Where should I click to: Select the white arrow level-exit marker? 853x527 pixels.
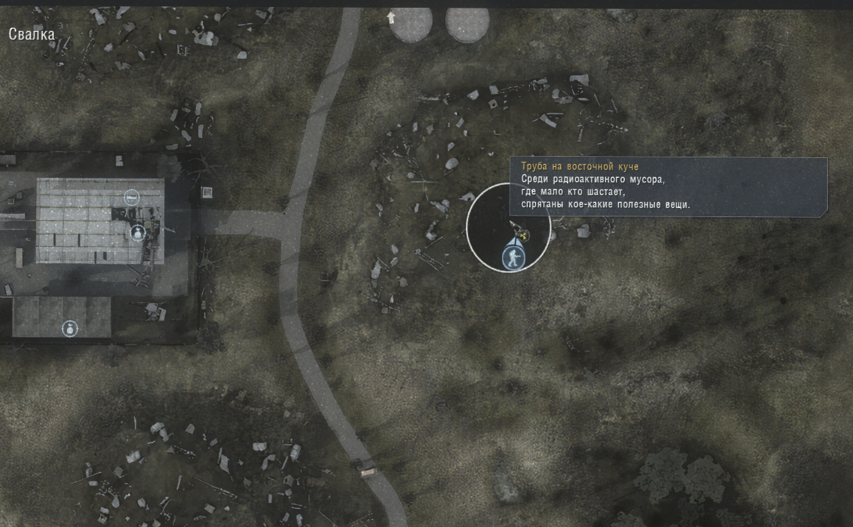(x=391, y=17)
